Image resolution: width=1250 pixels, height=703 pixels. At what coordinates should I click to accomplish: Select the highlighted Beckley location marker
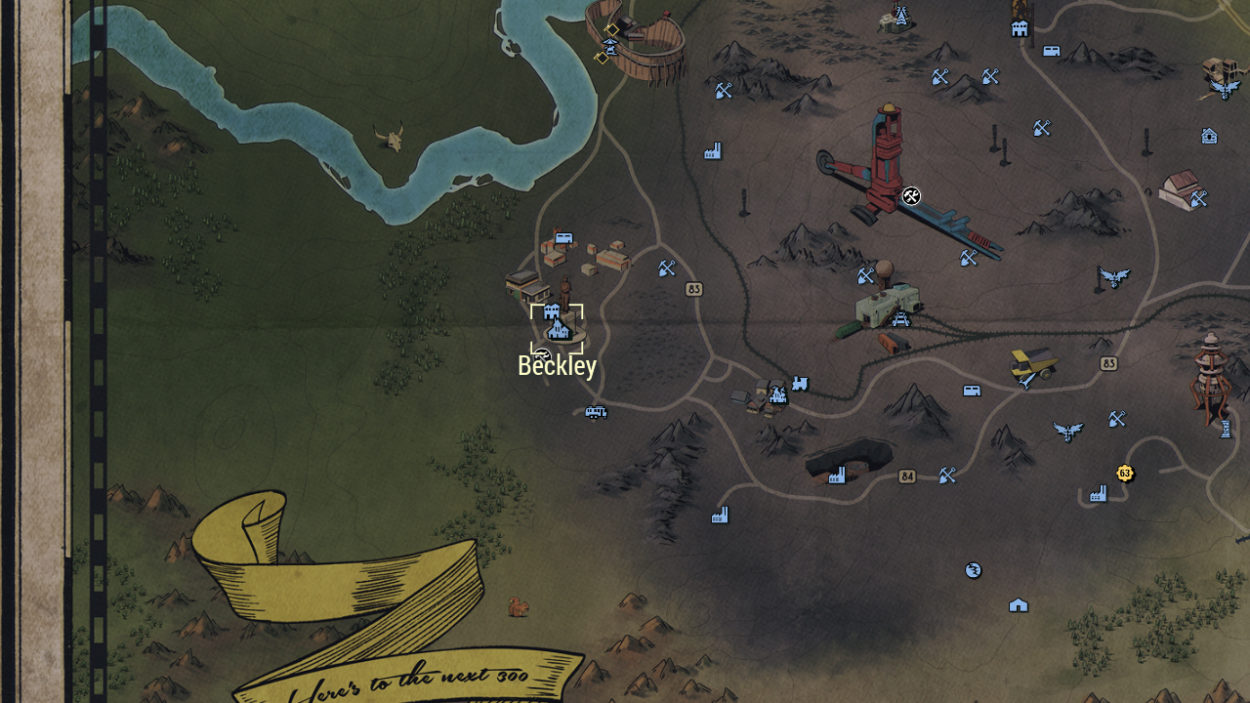[x=557, y=328]
